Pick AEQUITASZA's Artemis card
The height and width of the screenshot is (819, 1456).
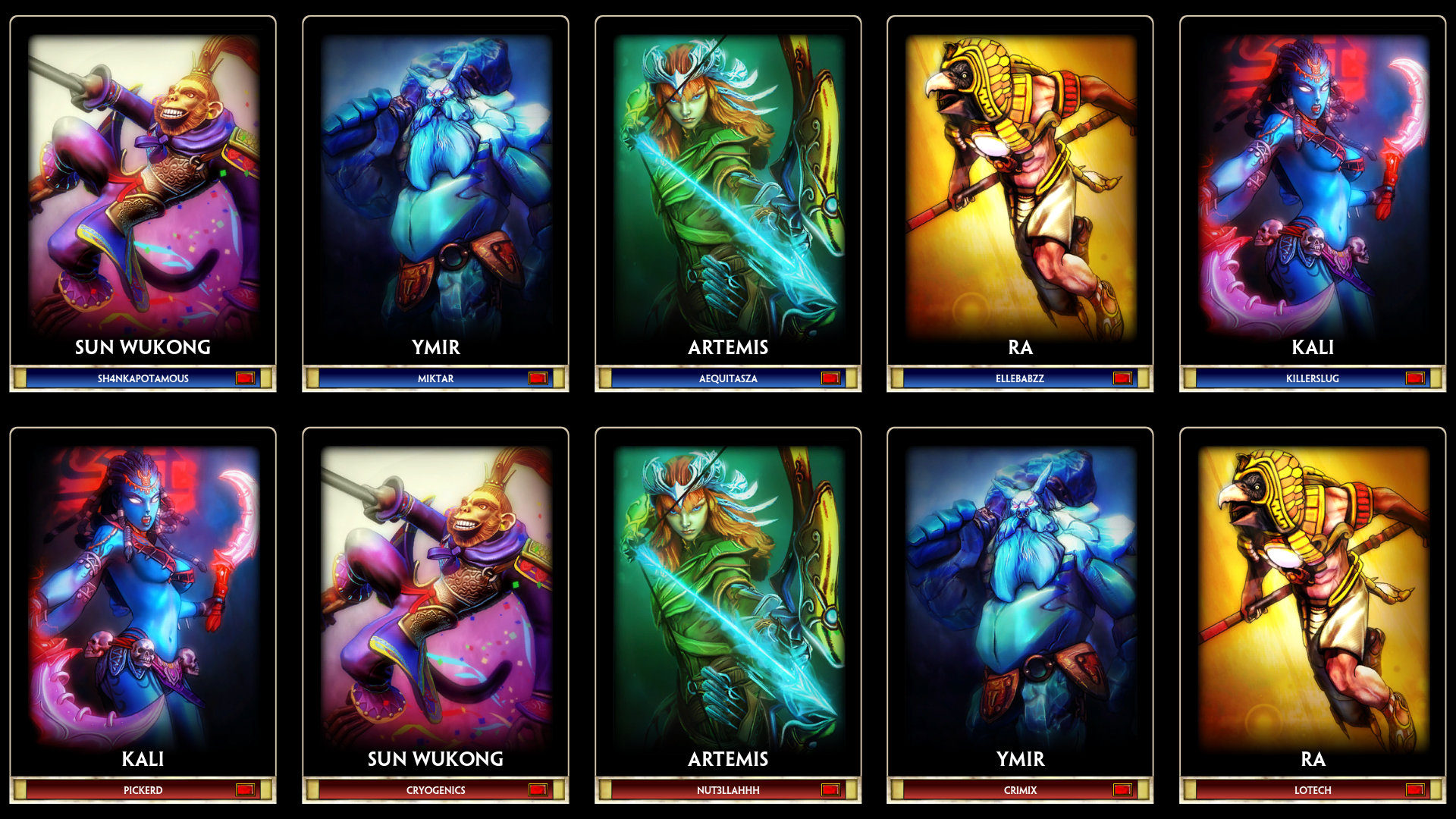click(x=728, y=190)
